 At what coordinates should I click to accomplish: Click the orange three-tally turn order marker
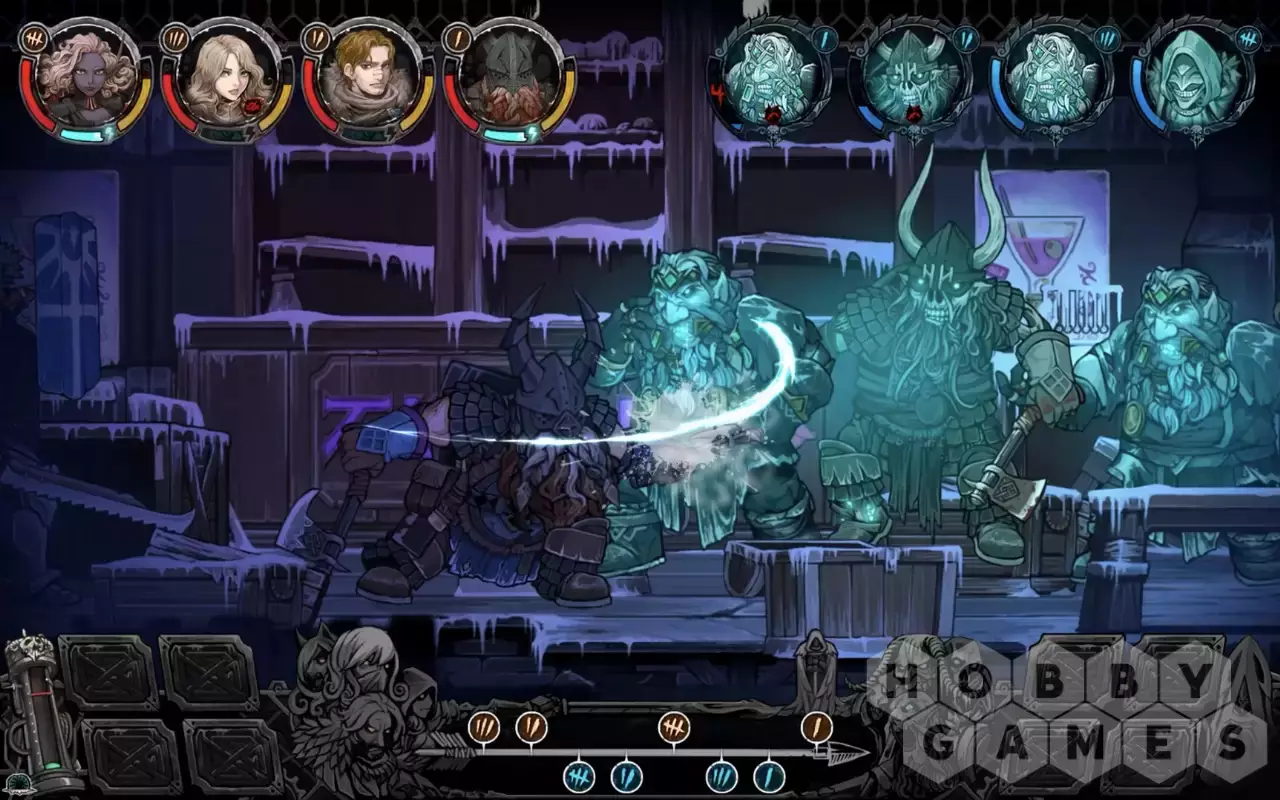coord(485,727)
